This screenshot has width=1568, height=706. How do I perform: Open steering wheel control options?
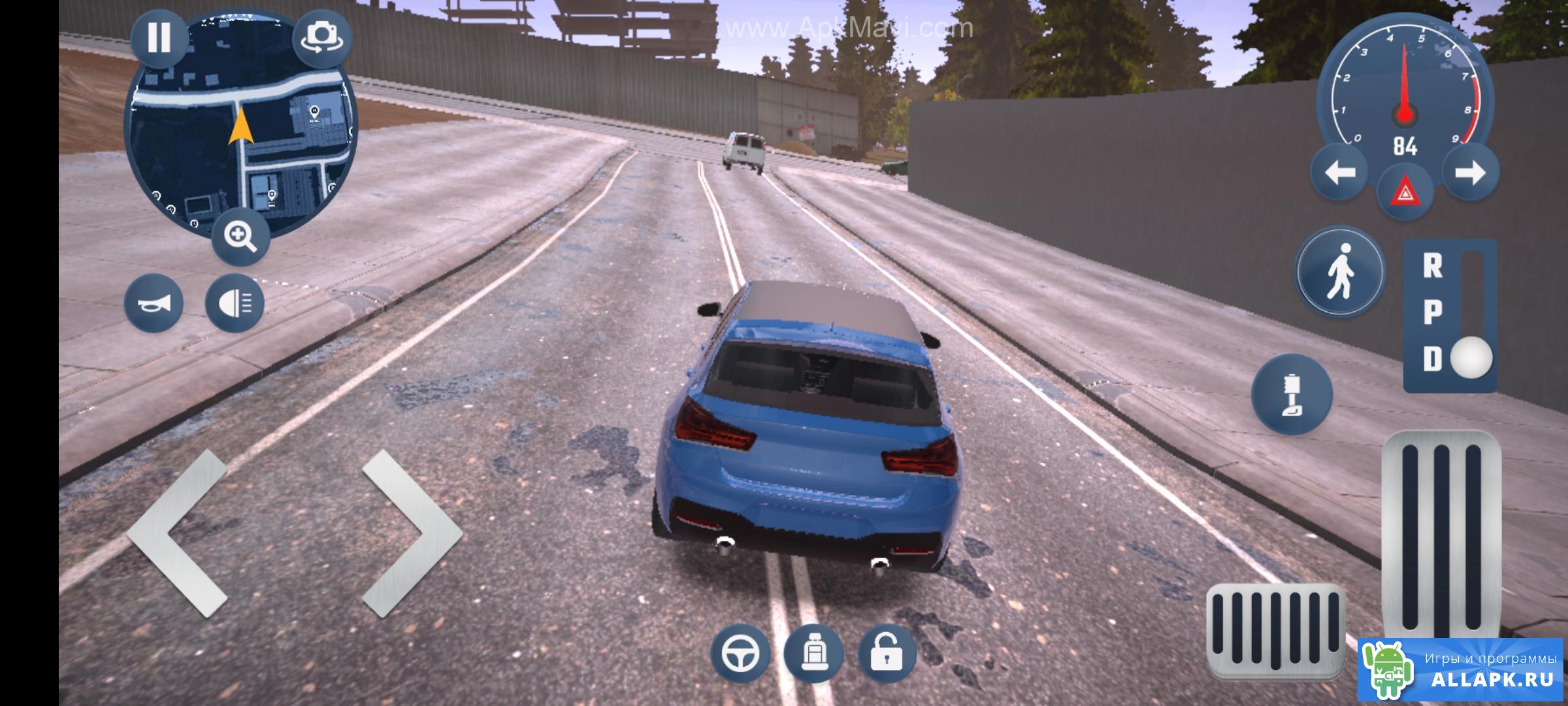(x=740, y=653)
